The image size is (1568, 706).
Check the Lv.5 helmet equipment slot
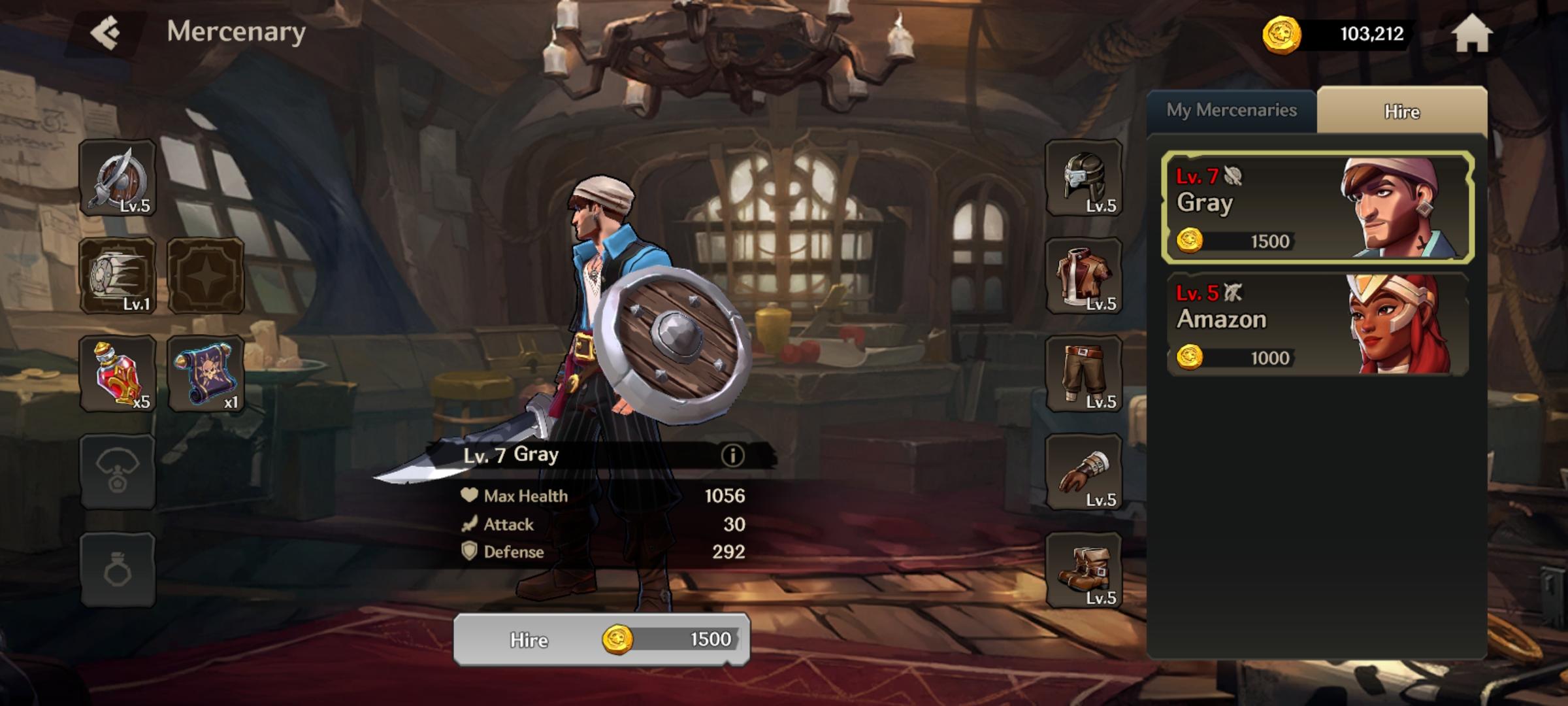click(1084, 178)
